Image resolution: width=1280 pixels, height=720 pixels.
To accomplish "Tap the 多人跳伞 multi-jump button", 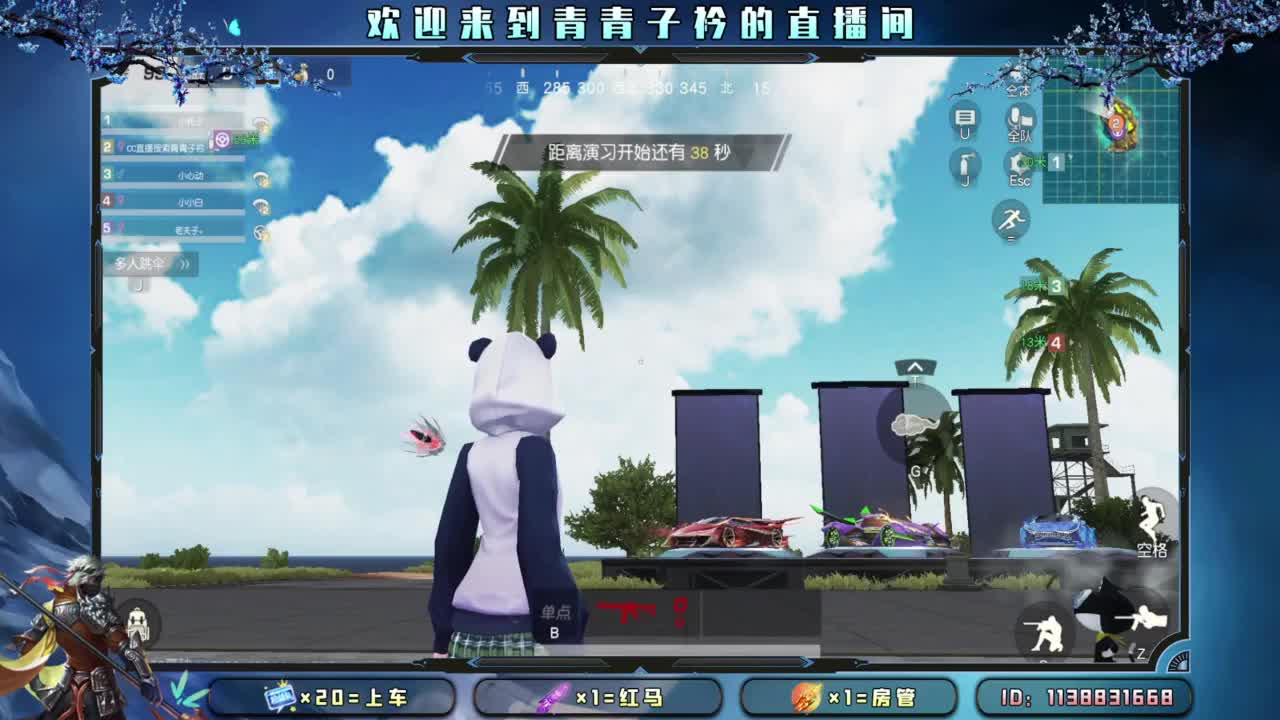I will [x=141, y=264].
